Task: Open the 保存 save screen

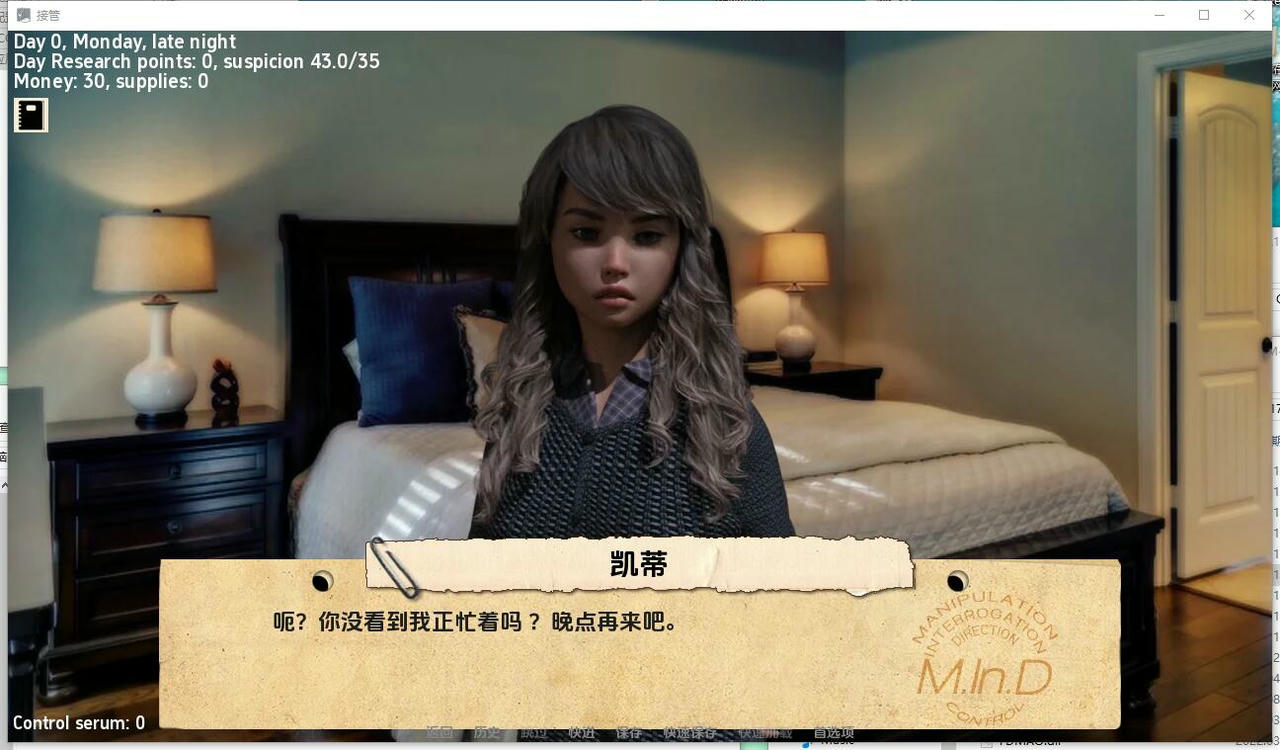Action: click(628, 732)
